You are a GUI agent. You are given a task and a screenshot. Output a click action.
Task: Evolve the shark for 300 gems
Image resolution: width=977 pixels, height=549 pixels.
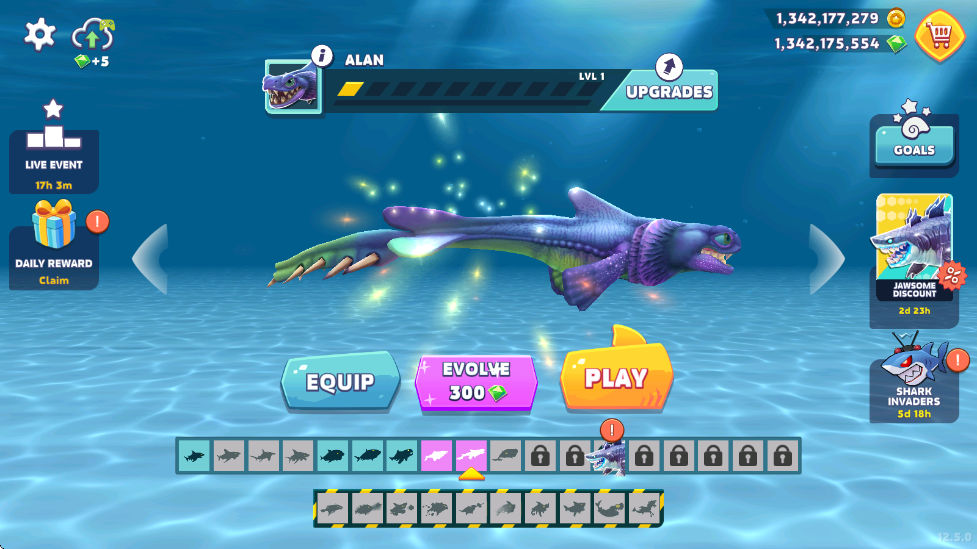477,382
